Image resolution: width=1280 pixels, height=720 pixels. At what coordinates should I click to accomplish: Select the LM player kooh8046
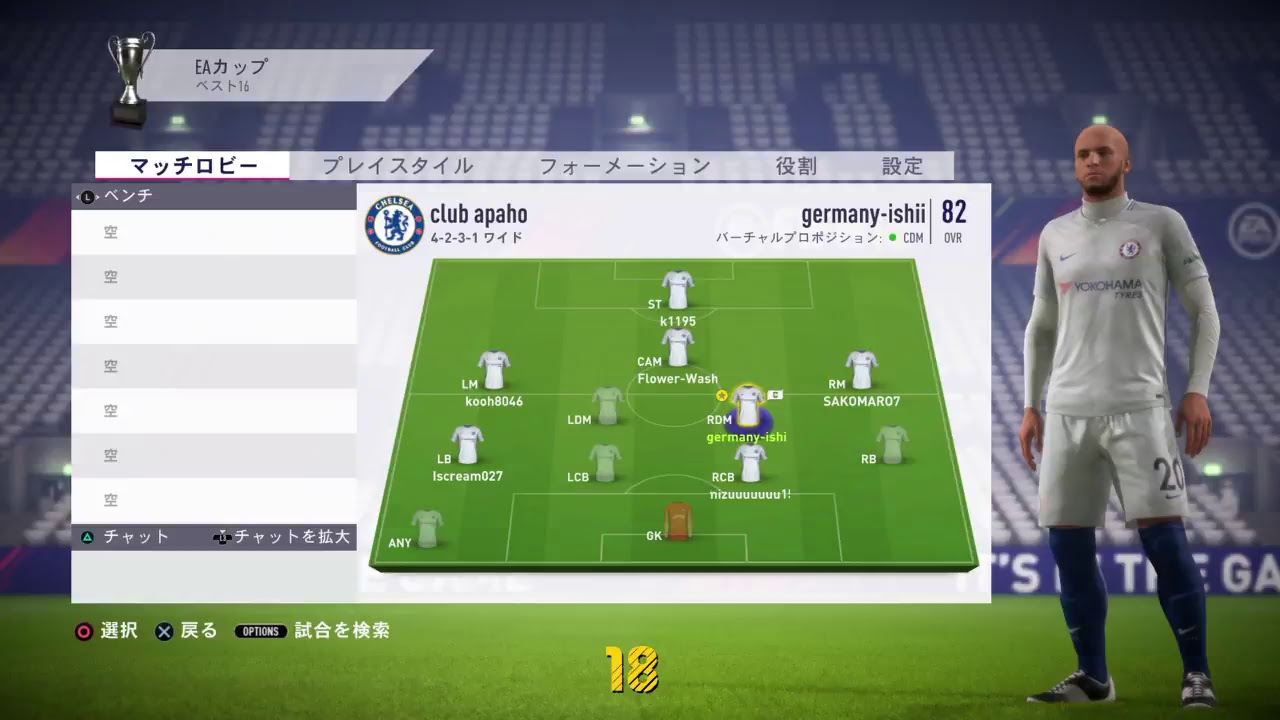tap(494, 370)
